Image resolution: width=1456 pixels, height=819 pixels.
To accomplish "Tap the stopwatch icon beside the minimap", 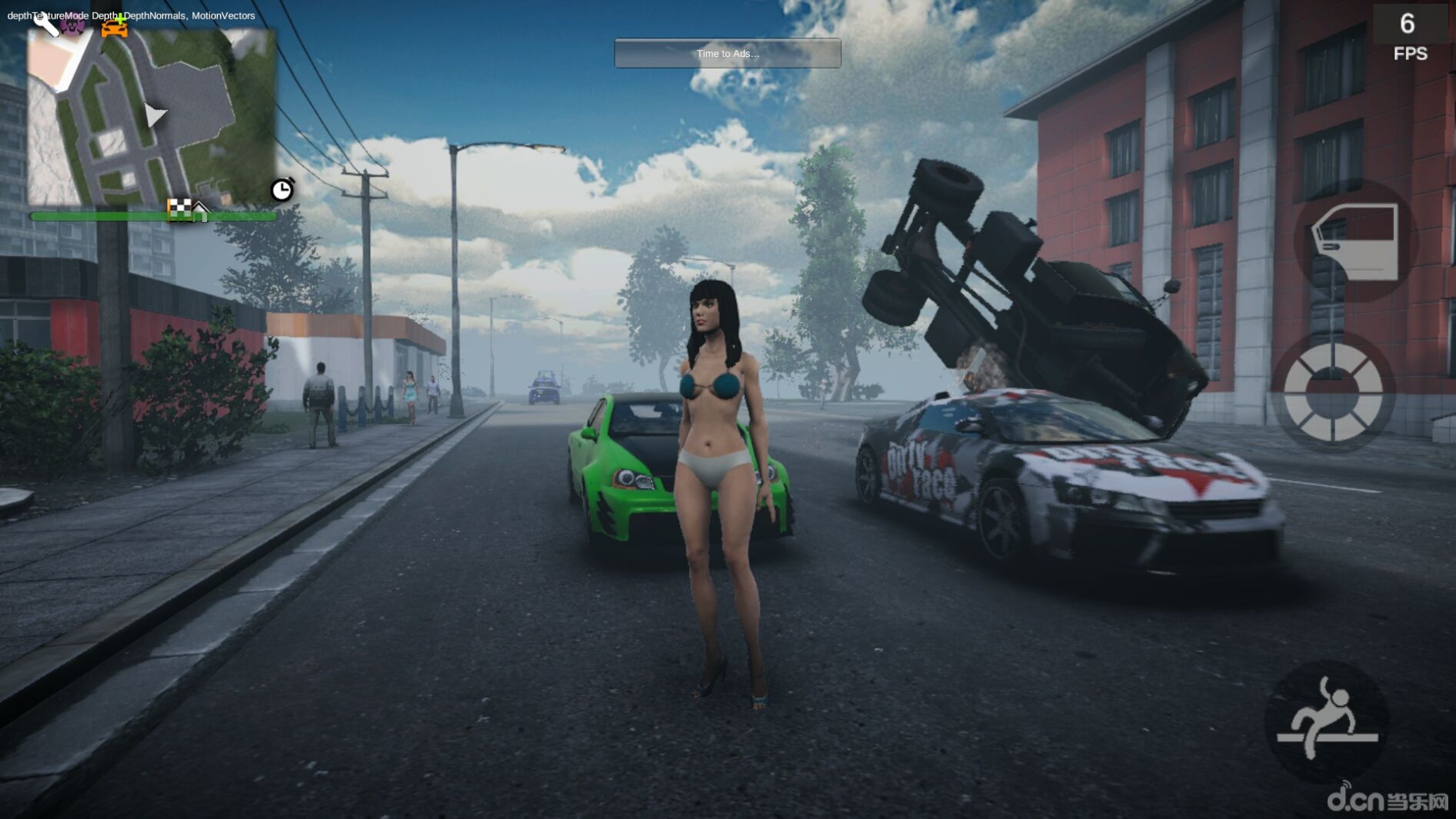I will pos(282,189).
